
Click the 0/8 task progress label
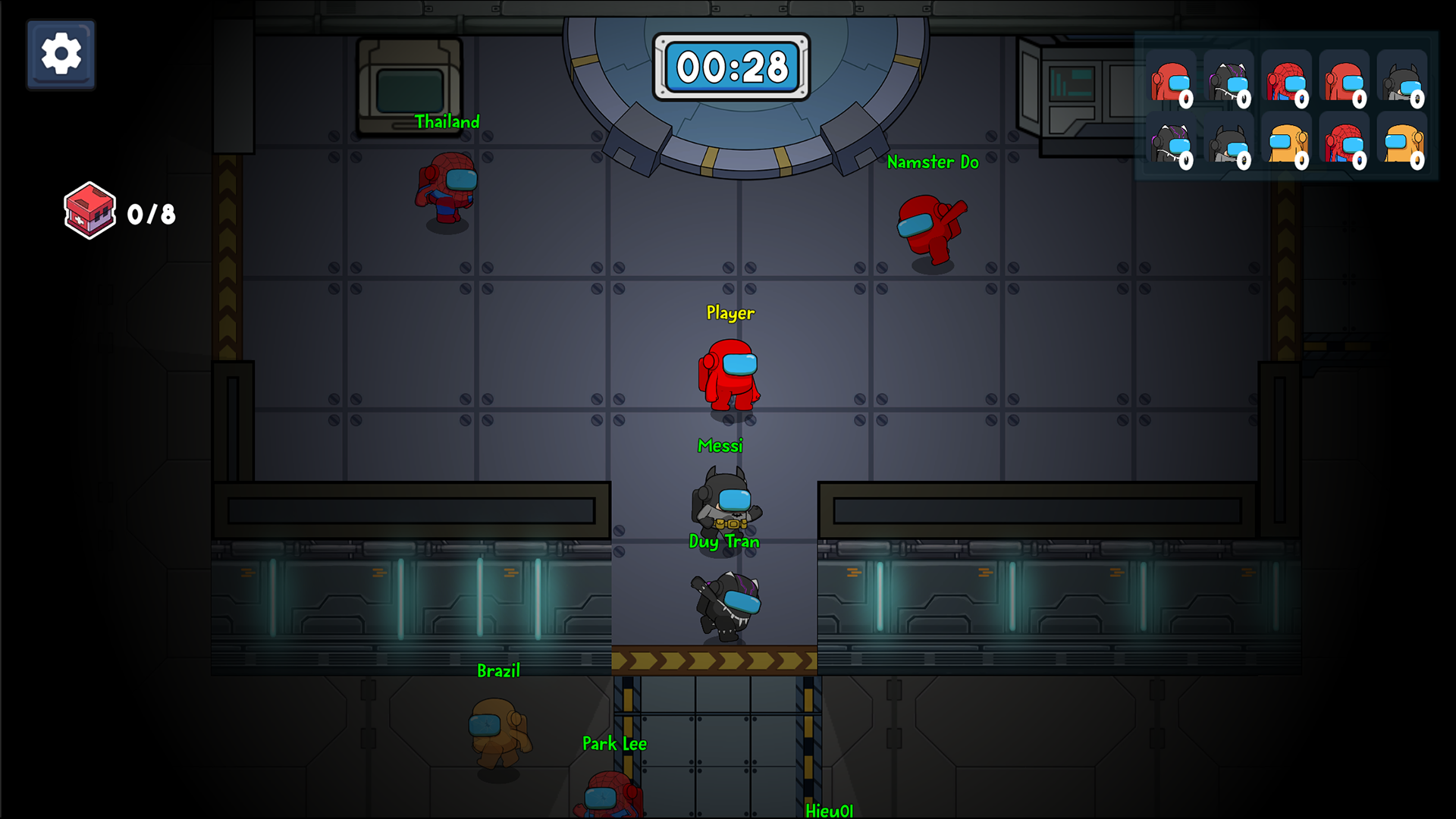tap(150, 215)
